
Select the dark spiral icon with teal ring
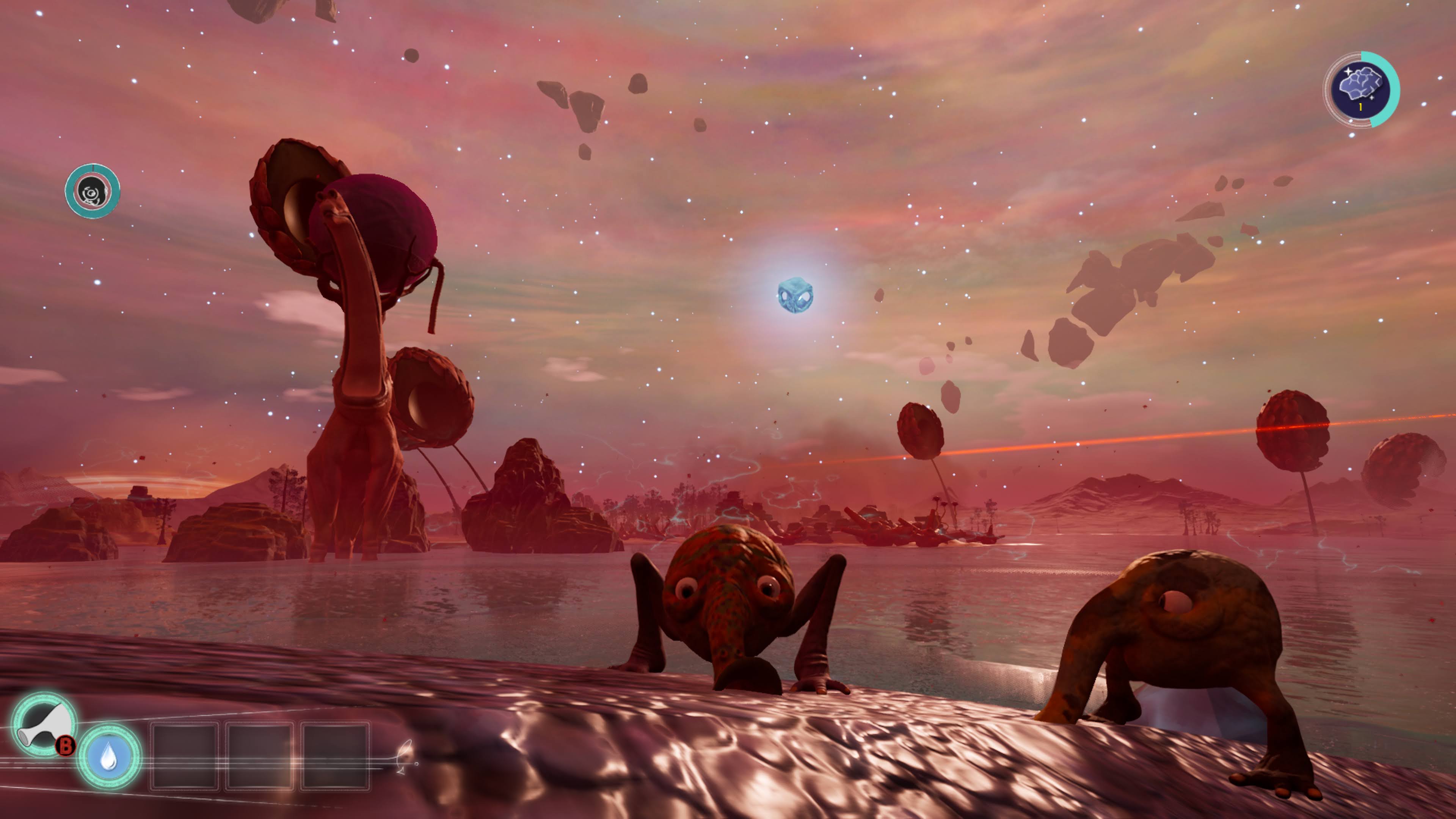pos(92,191)
